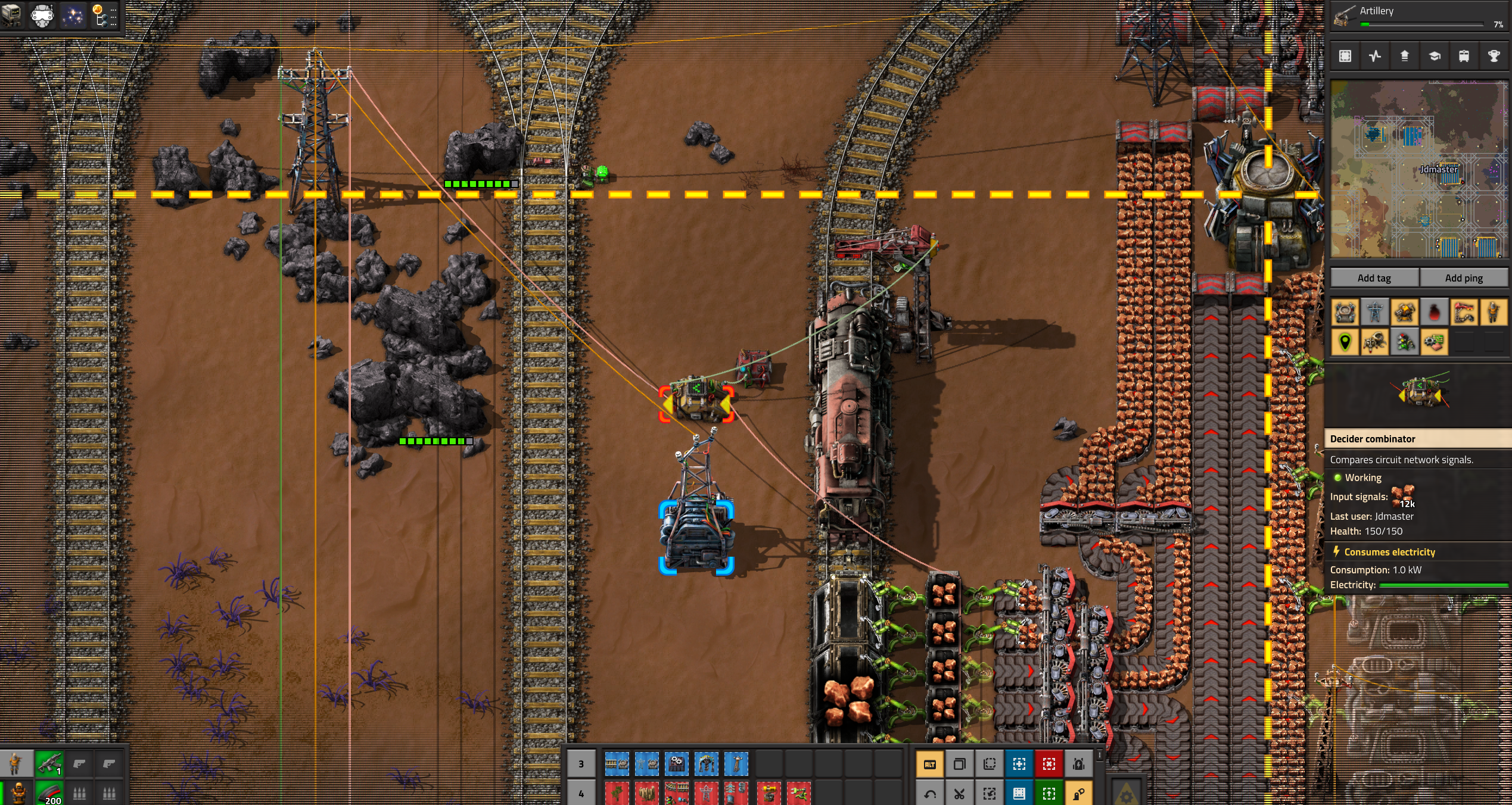
Task: Choose the electric pole blueprint in row 4
Action: (706, 794)
